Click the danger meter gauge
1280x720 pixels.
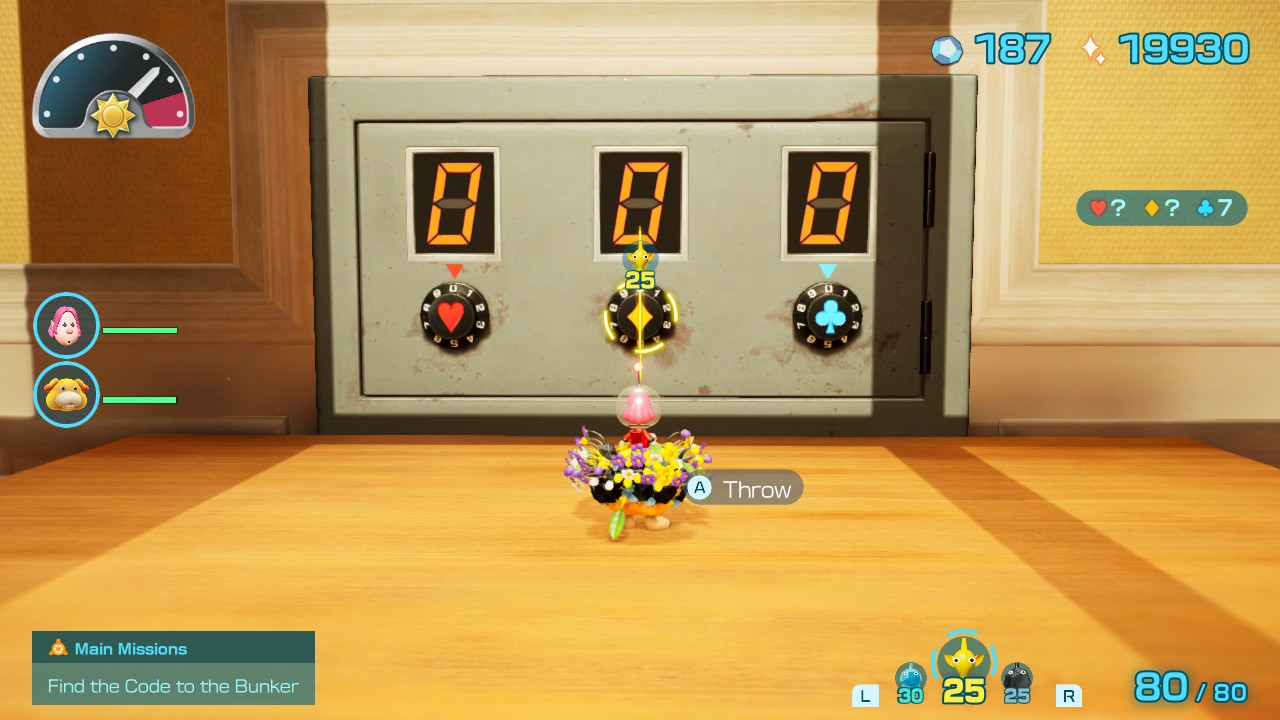point(113,86)
